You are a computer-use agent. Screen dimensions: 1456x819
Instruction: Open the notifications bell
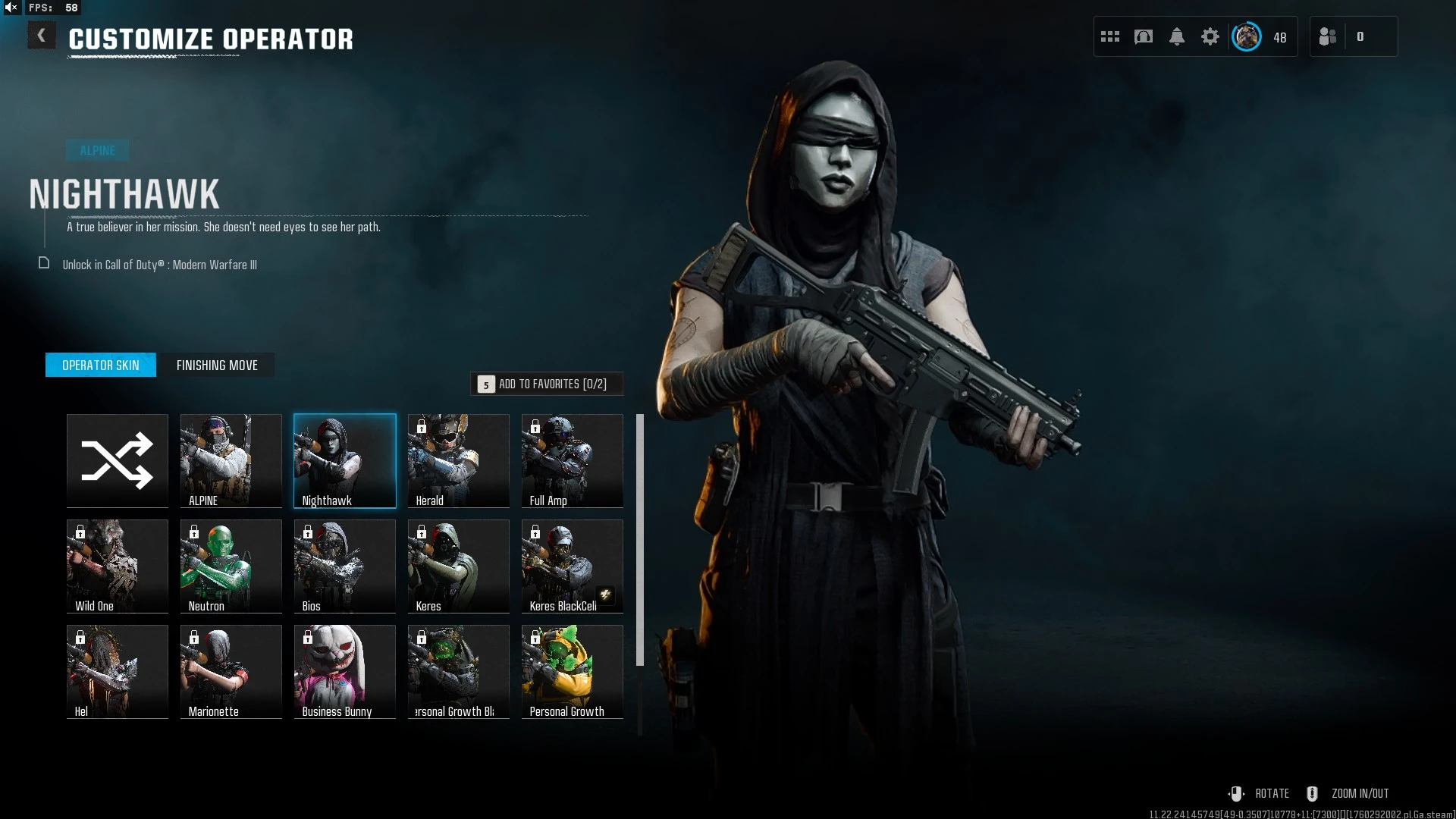[1177, 36]
